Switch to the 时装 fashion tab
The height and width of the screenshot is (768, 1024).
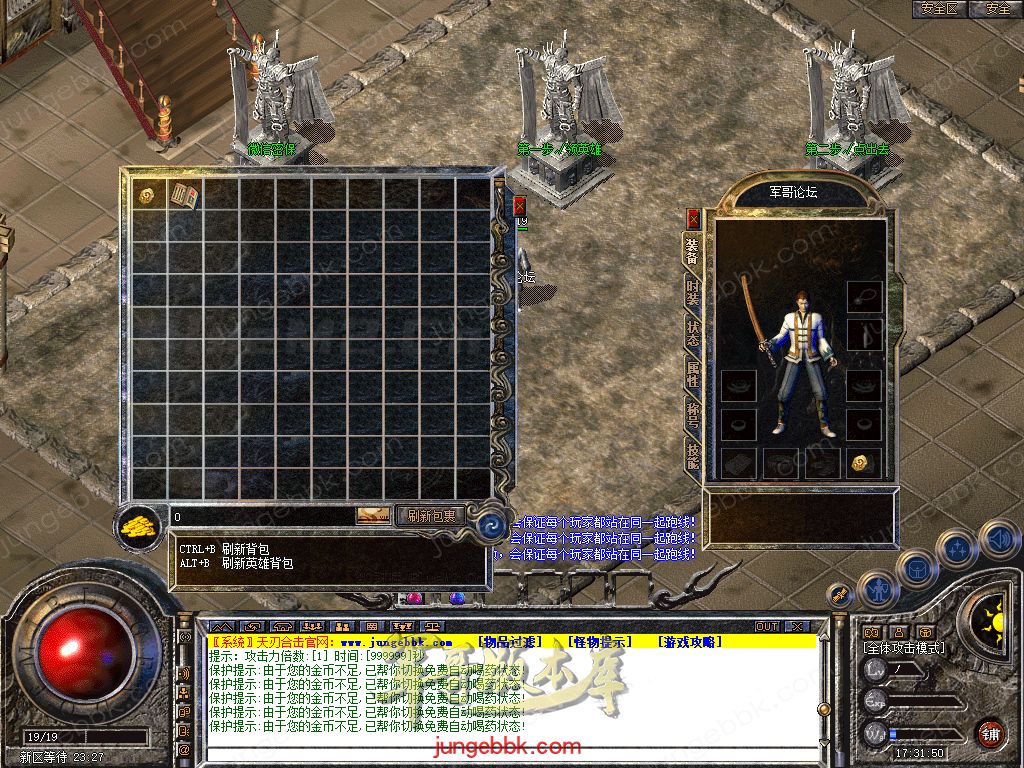692,290
